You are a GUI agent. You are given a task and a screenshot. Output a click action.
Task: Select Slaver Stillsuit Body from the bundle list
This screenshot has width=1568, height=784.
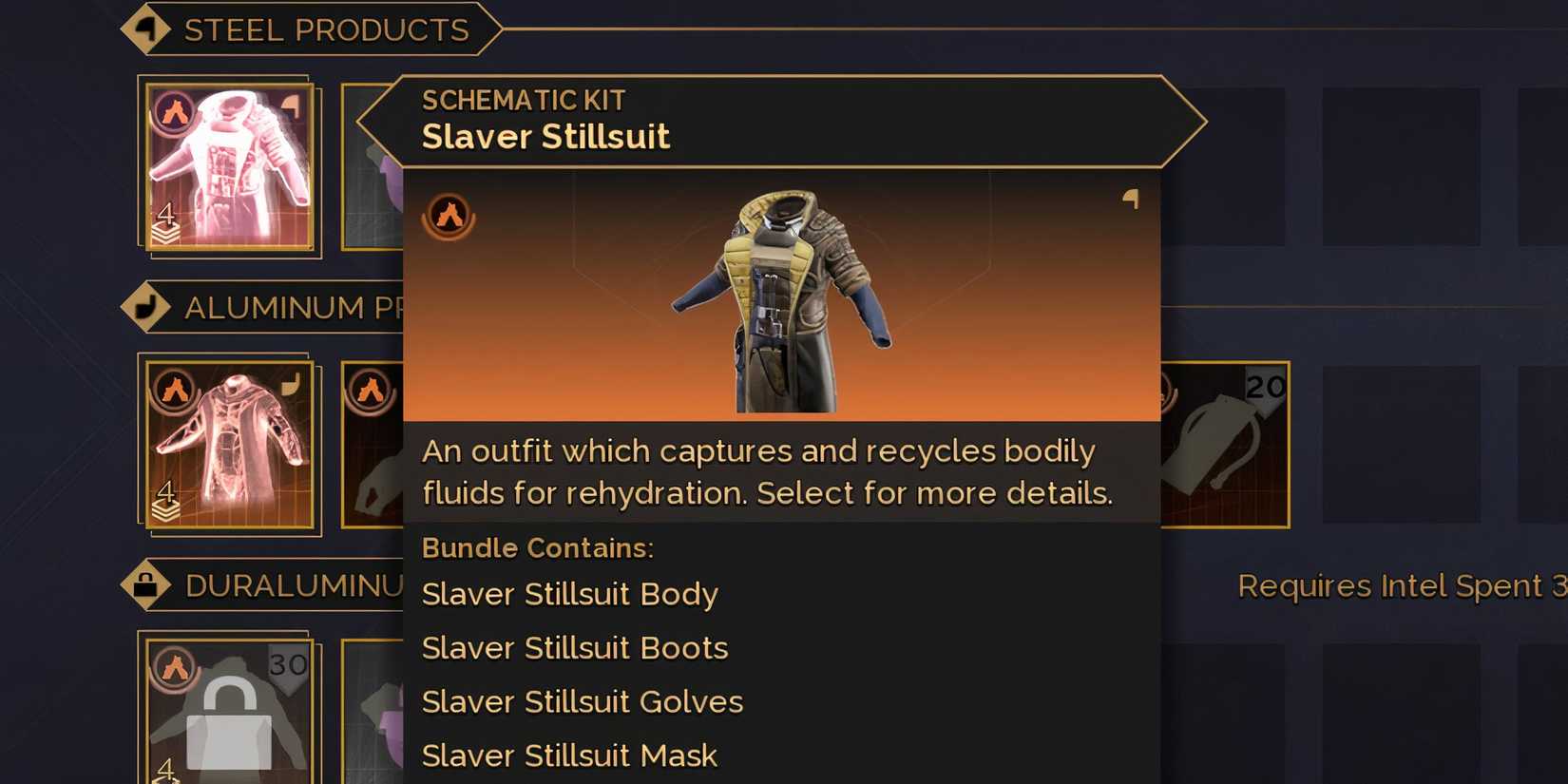tap(569, 593)
